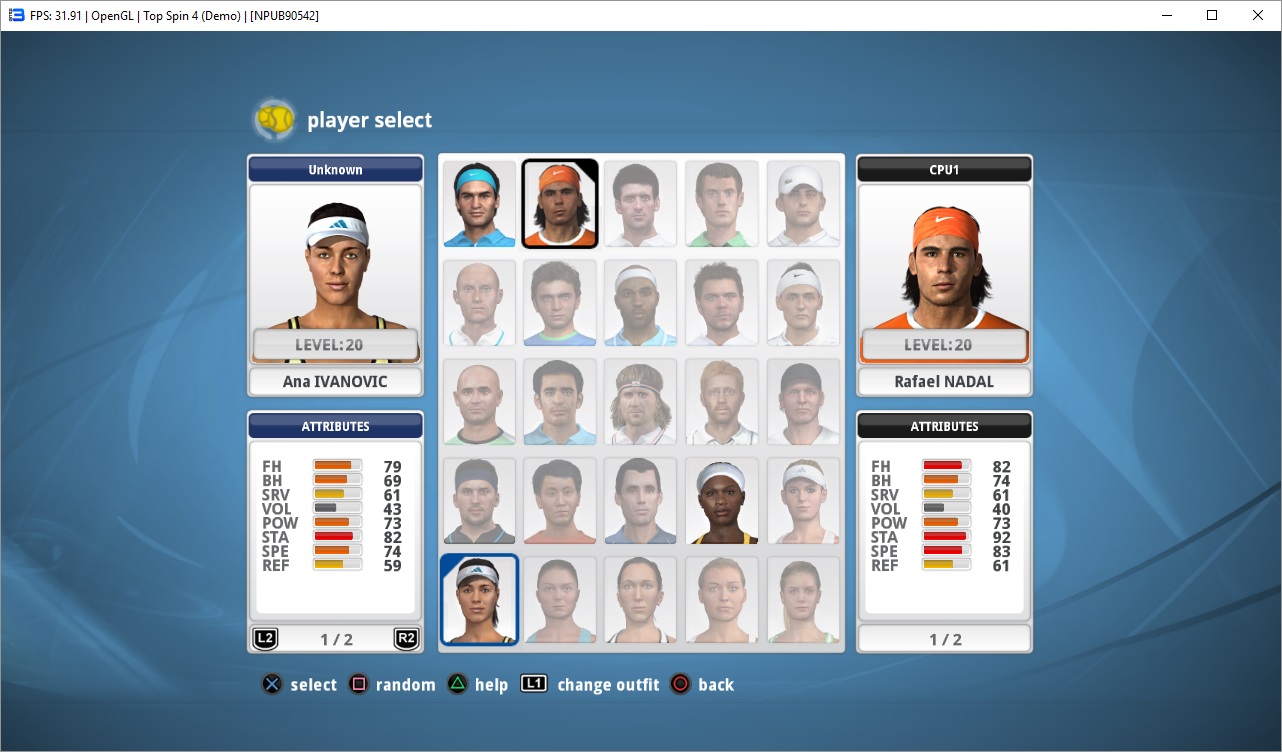Choose the player wearing a dark cap

tap(803, 402)
